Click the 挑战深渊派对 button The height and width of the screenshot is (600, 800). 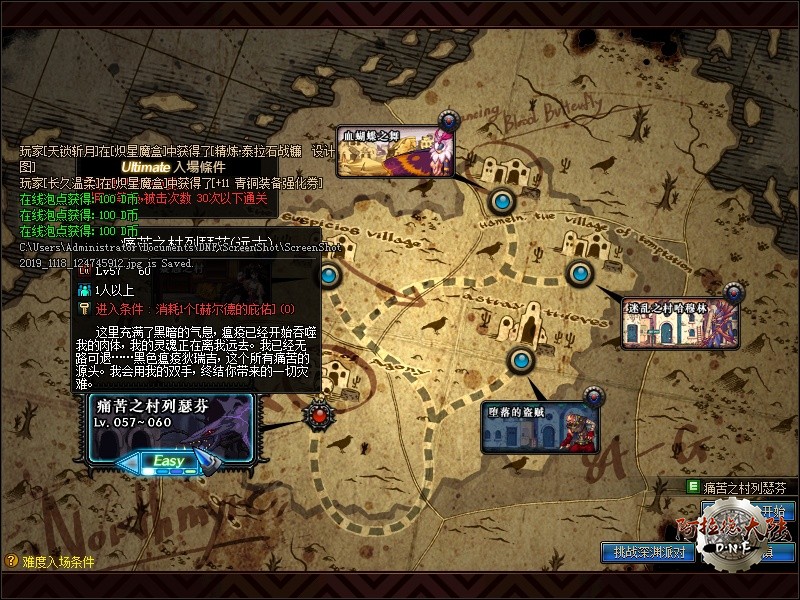649,551
